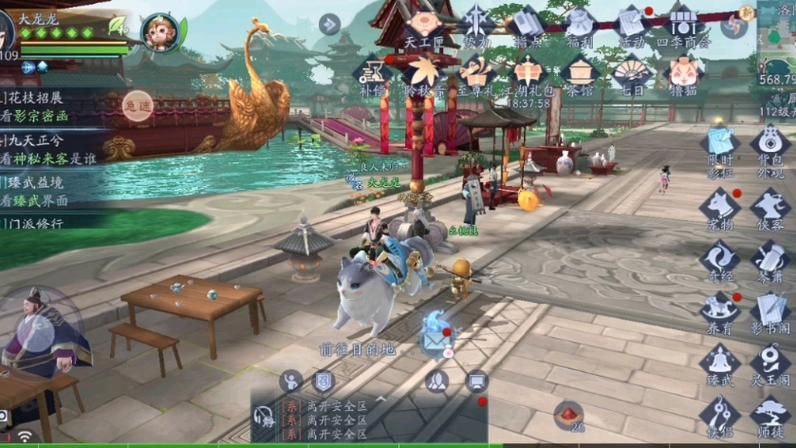Tap the 急速 speed button
This screenshot has width=796, height=448.
pyautogui.click(x=137, y=104)
